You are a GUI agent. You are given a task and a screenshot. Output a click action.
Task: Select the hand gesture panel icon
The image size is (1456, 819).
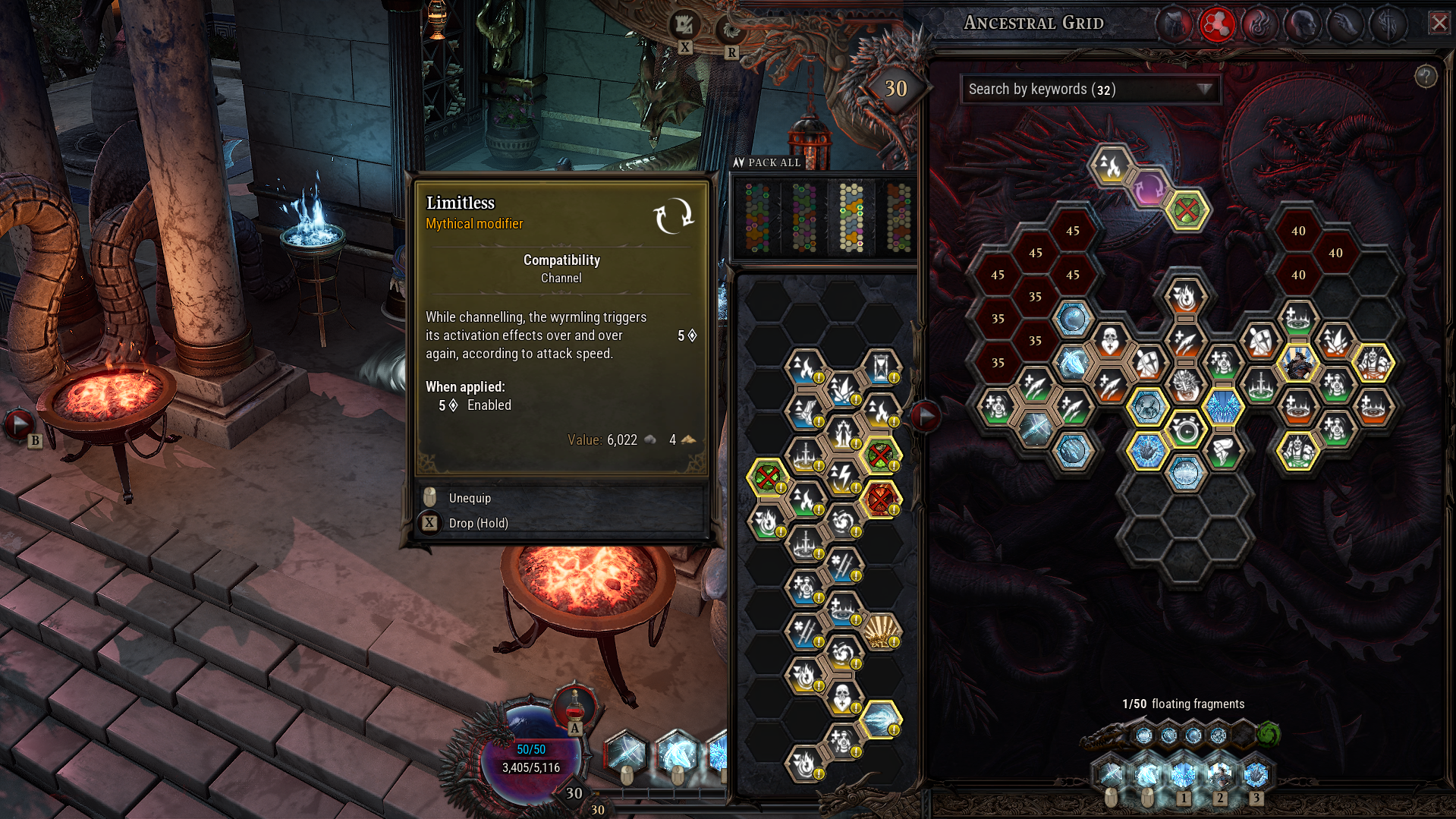[x=1347, y=24]
